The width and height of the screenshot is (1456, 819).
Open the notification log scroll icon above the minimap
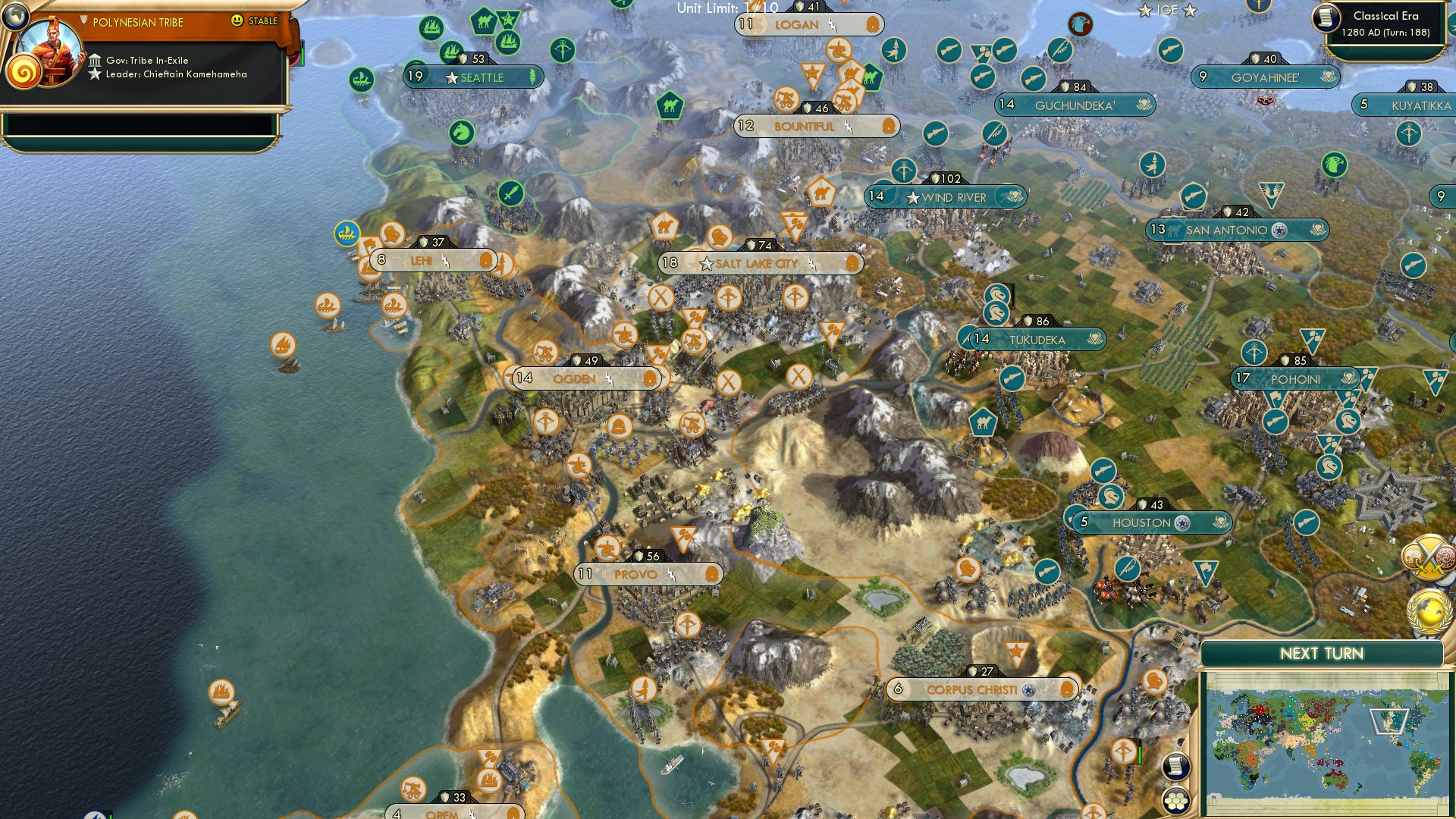[1176, 767]
